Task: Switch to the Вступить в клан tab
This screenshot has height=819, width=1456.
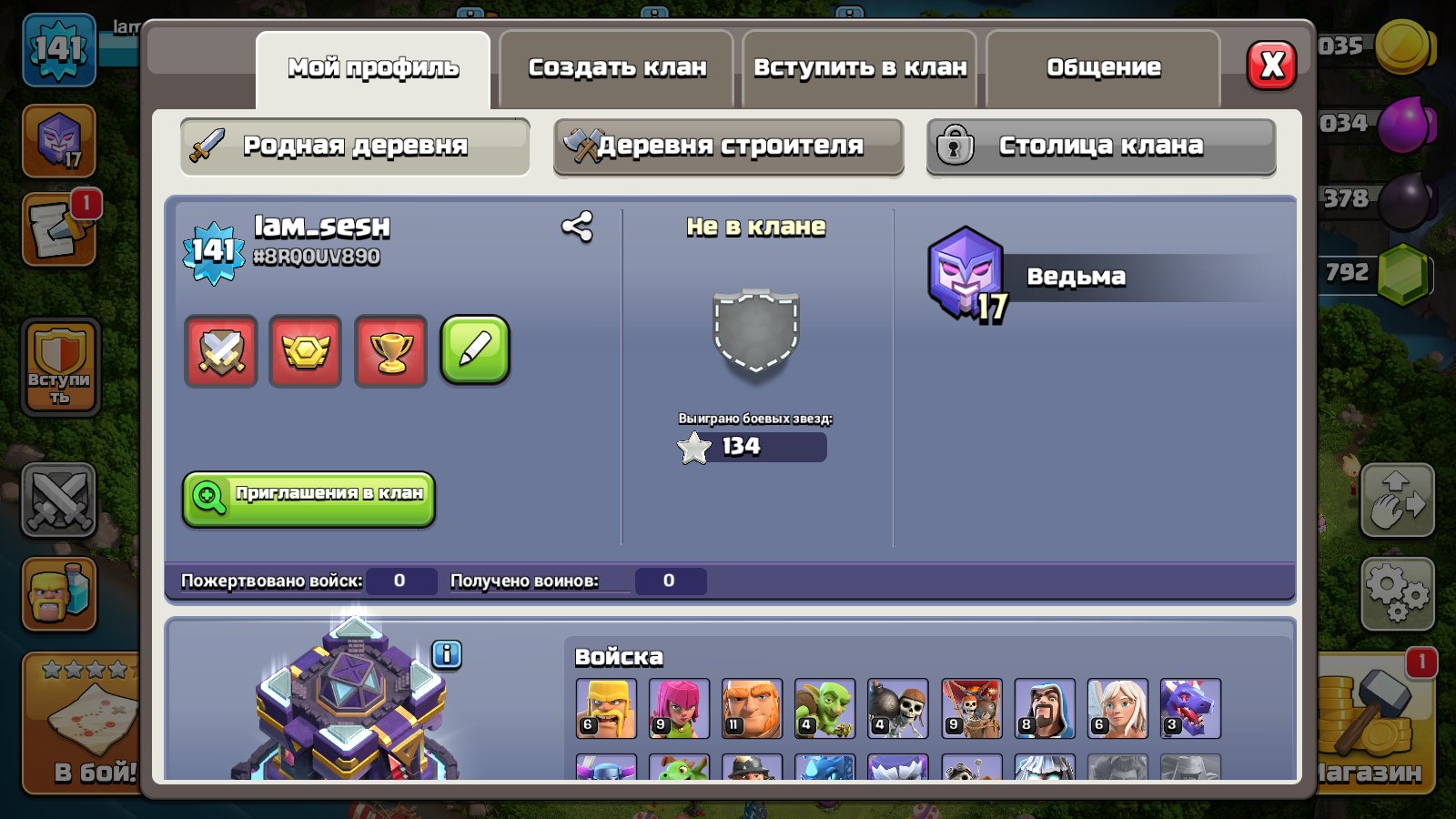Action: [x=859, y=66]
